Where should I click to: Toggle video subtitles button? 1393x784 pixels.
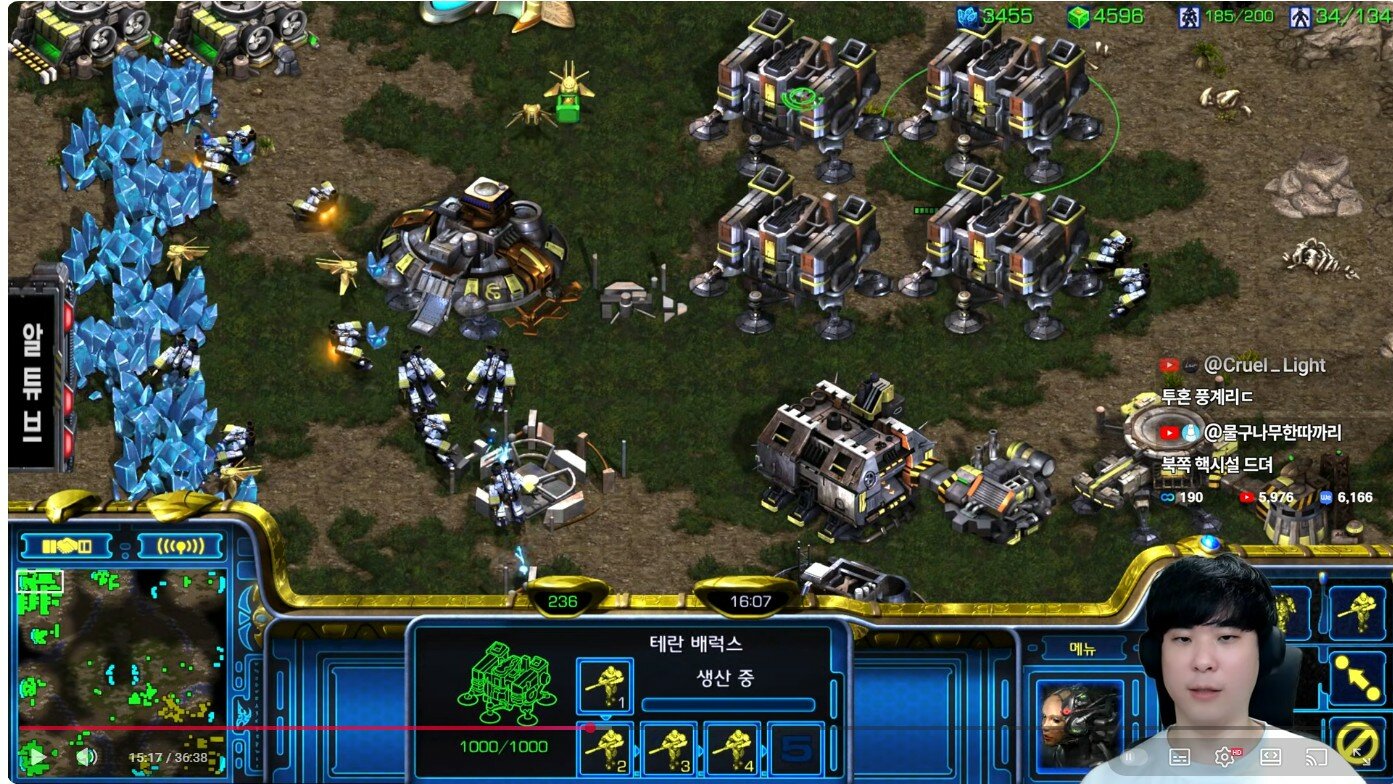(x=1180, y=757)
